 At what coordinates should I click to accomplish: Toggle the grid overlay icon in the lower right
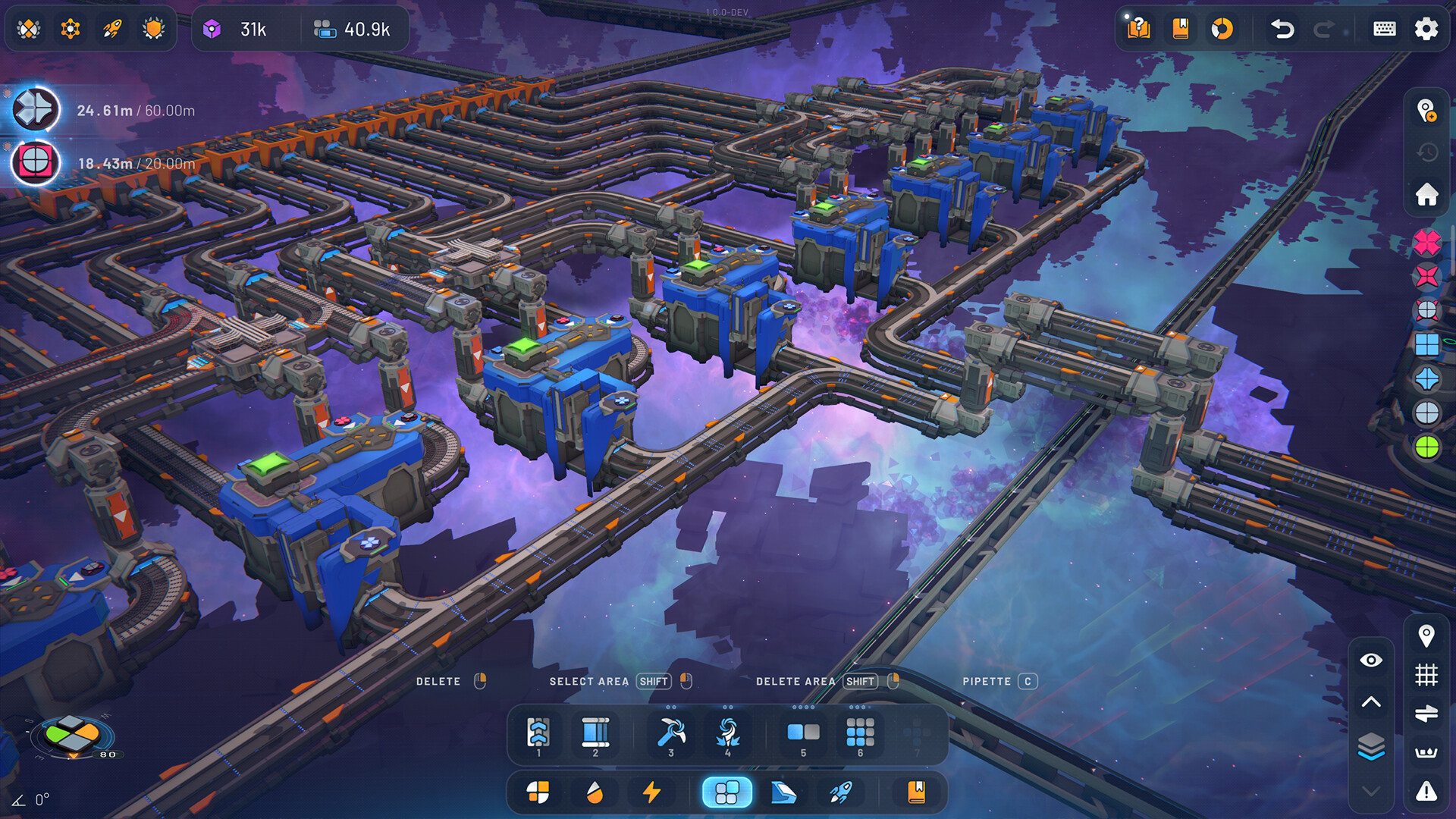coord(1426,672)
